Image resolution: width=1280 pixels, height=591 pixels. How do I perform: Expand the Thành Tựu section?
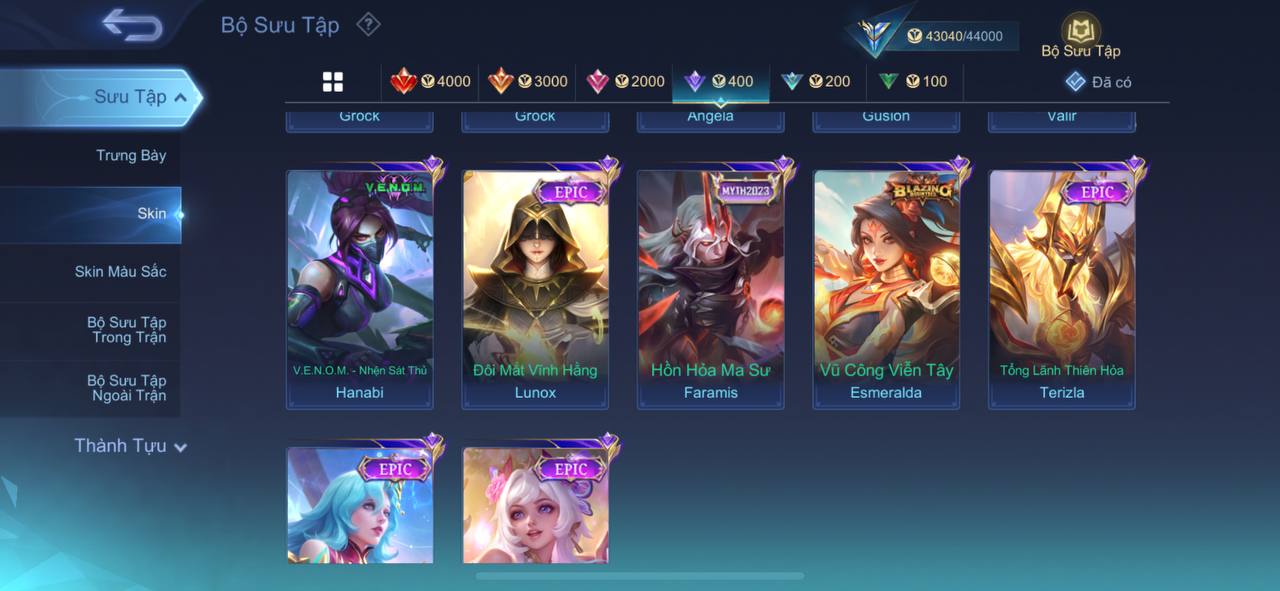130,446
